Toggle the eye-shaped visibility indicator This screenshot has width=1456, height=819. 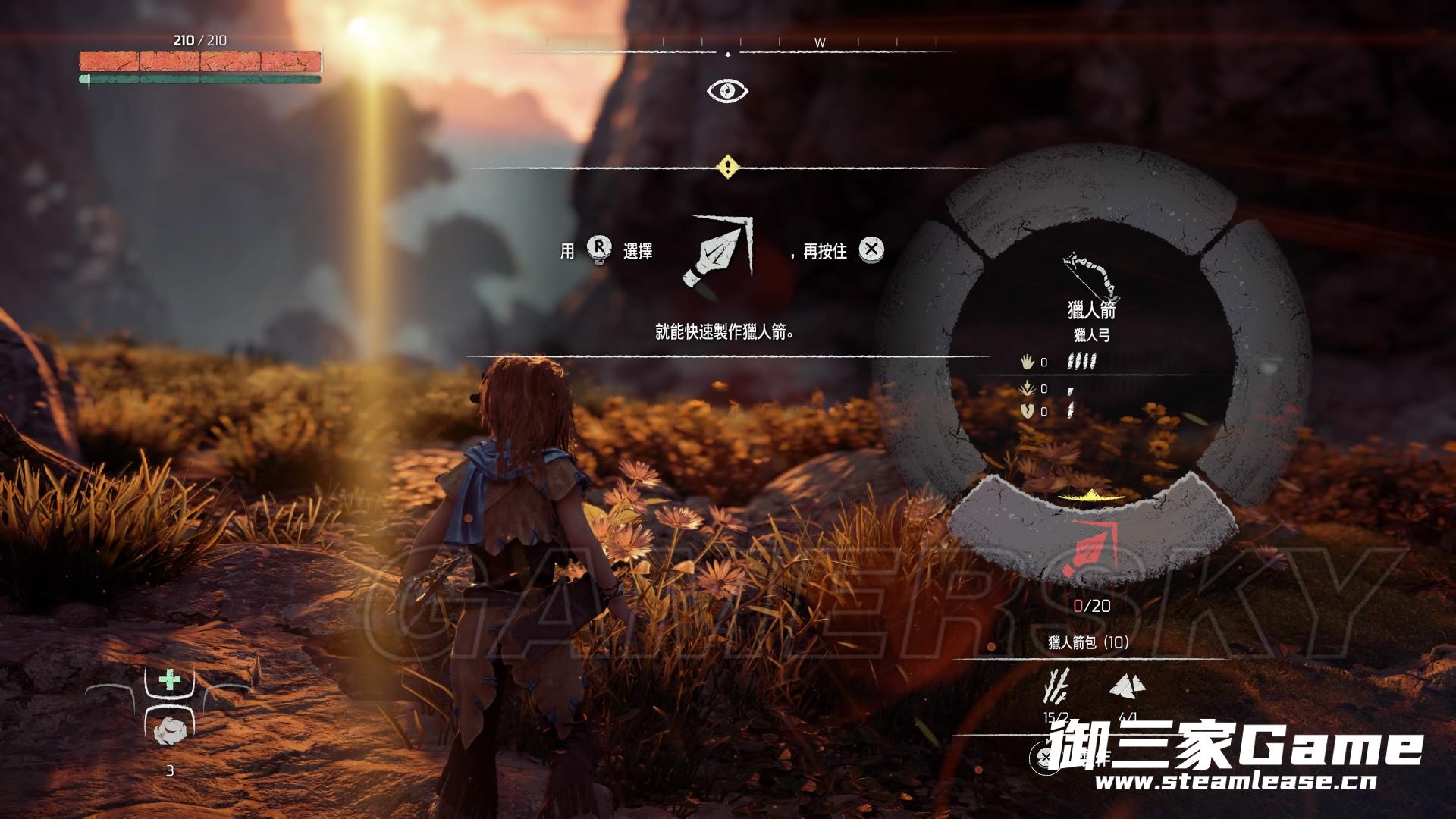727,91
